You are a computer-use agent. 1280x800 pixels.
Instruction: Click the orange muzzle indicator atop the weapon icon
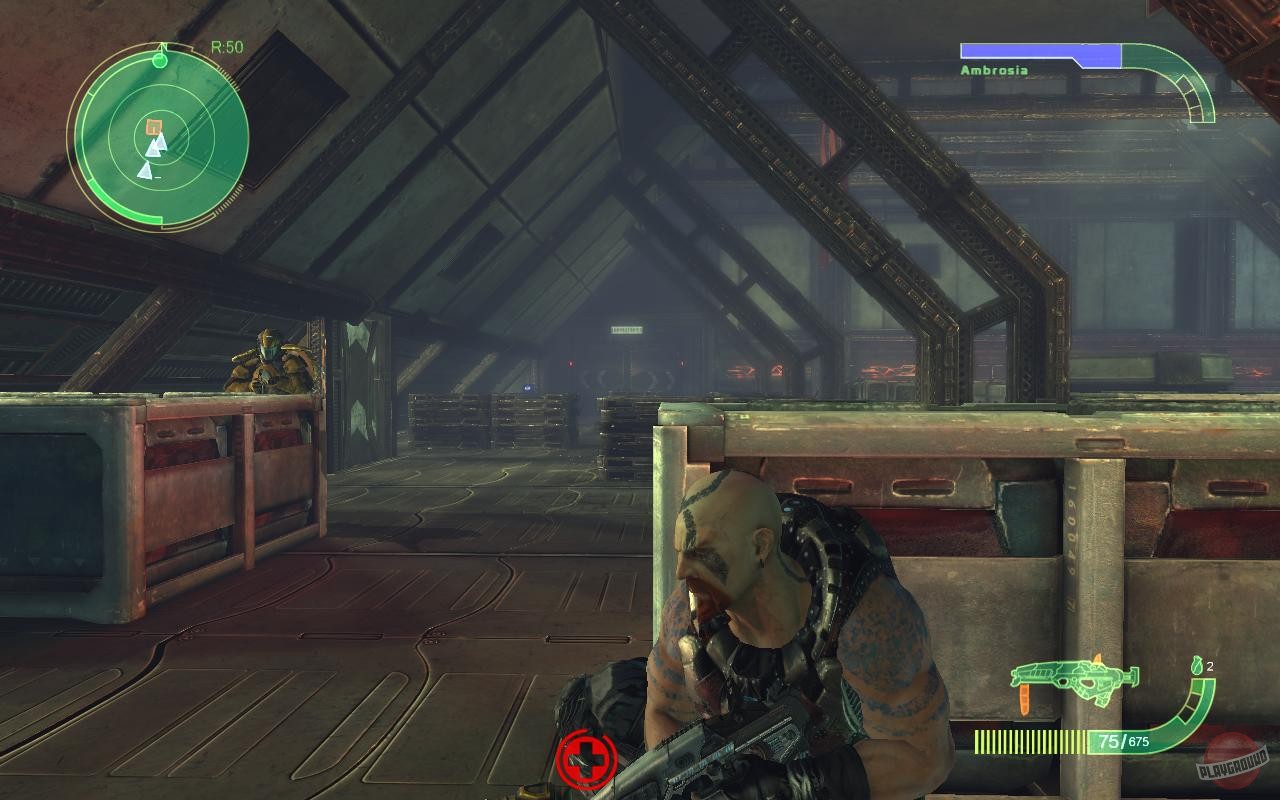pos(1097,660)
